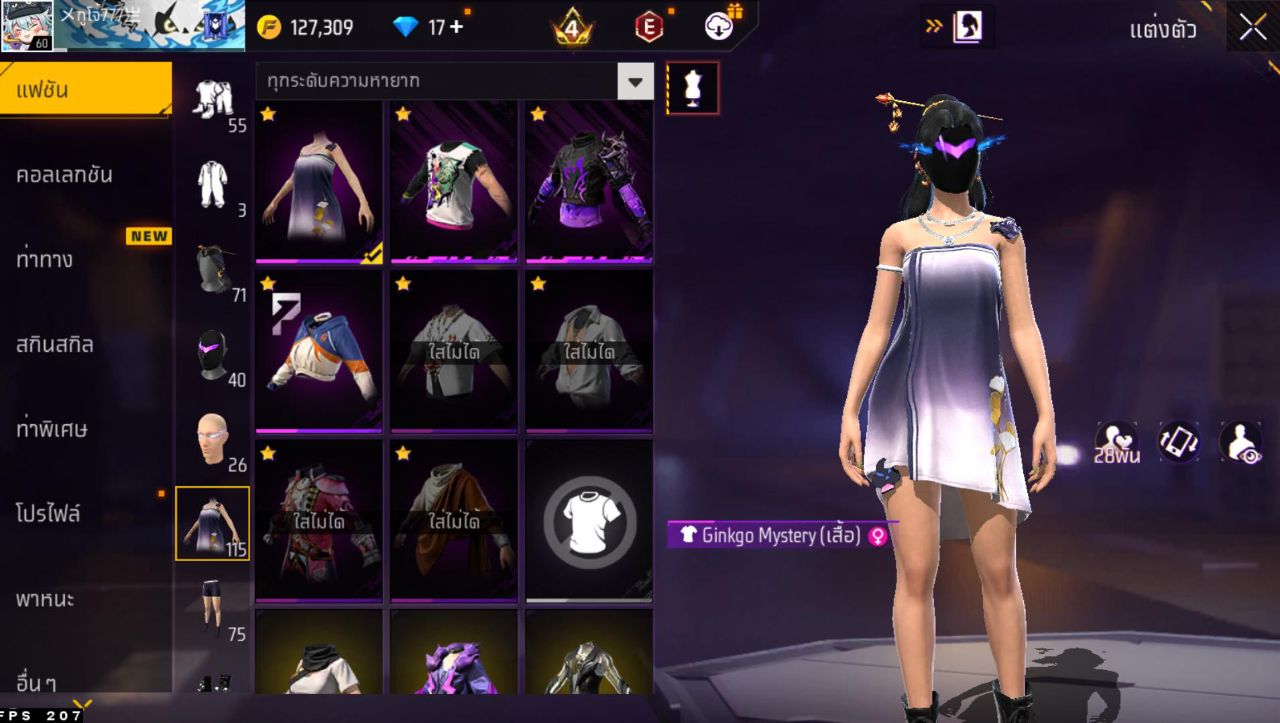
Task: Select the bald head category icon showing 26
Action: coord(212,440)
